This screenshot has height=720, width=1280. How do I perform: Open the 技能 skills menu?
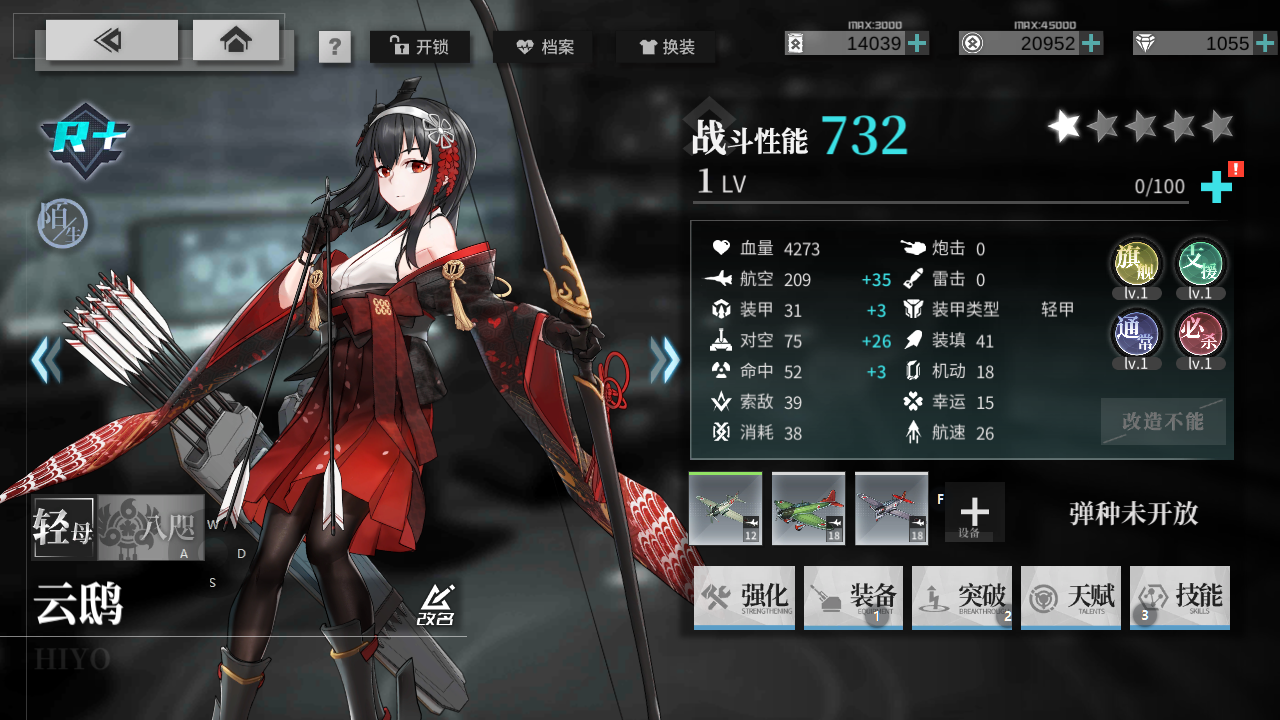click(1180, 598)
